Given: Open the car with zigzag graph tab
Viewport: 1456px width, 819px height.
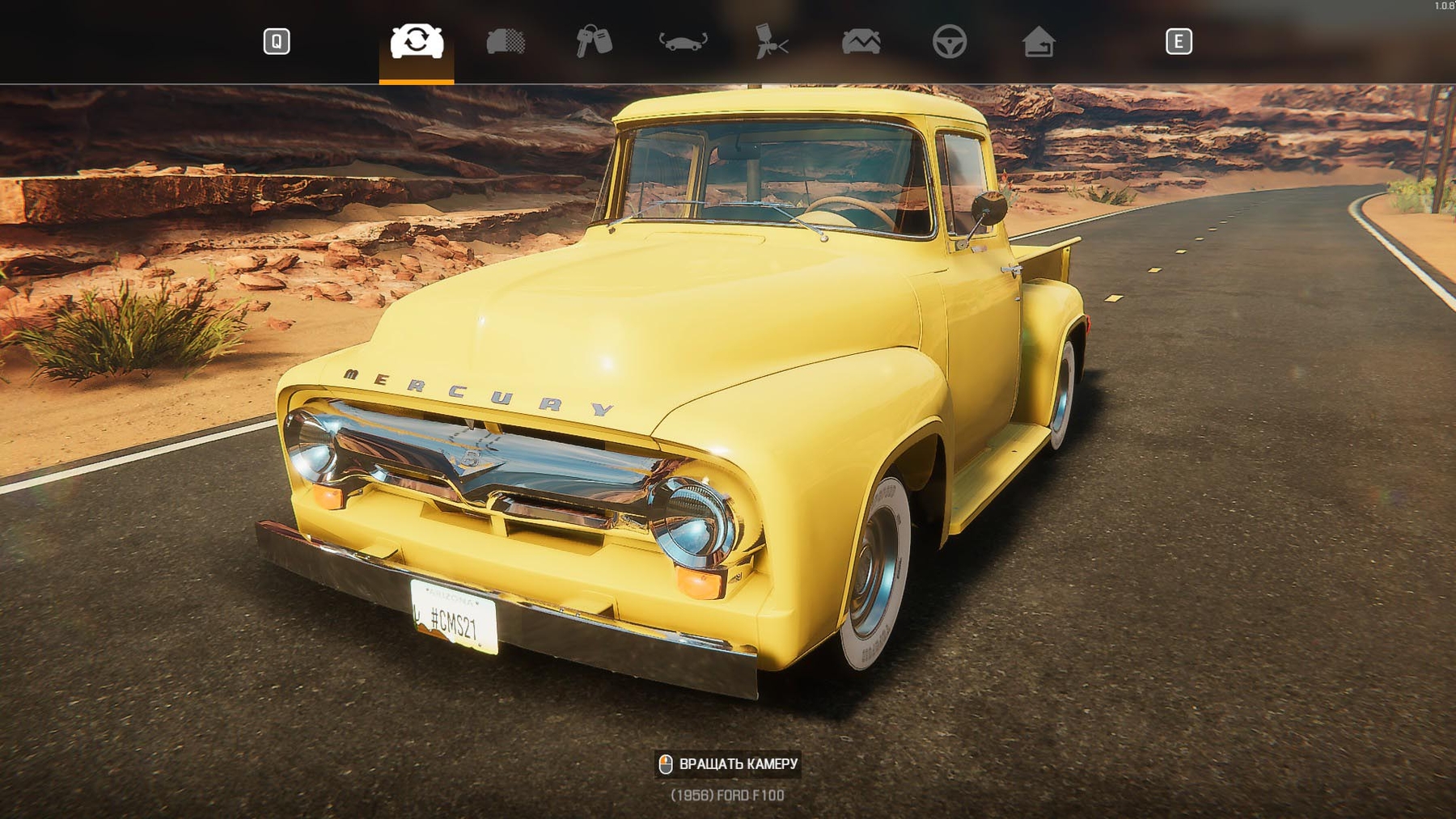Looking at the screenshot, I should tap(861, 41).
